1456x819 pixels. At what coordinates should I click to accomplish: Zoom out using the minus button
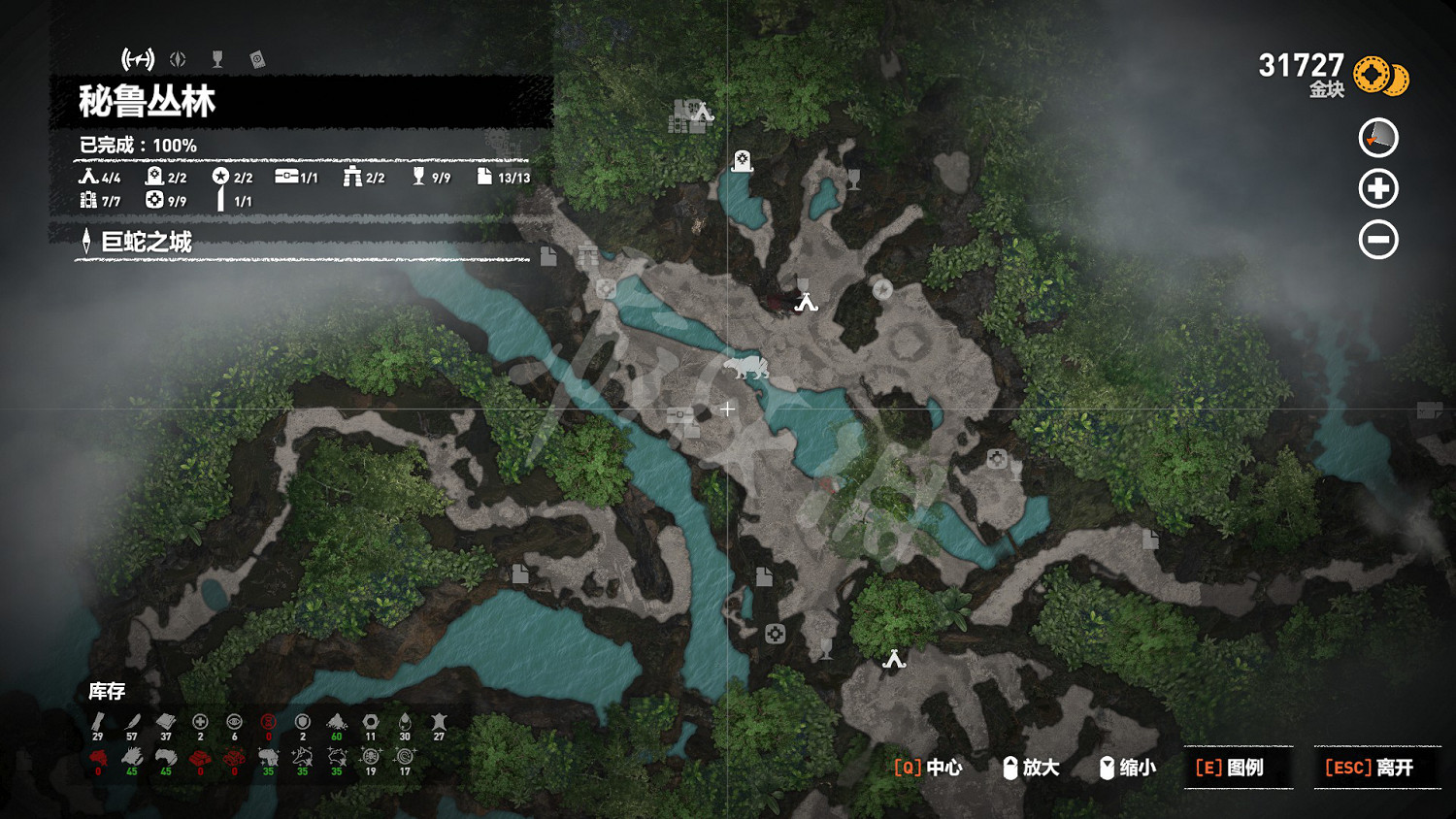(x=1377, y=240)
